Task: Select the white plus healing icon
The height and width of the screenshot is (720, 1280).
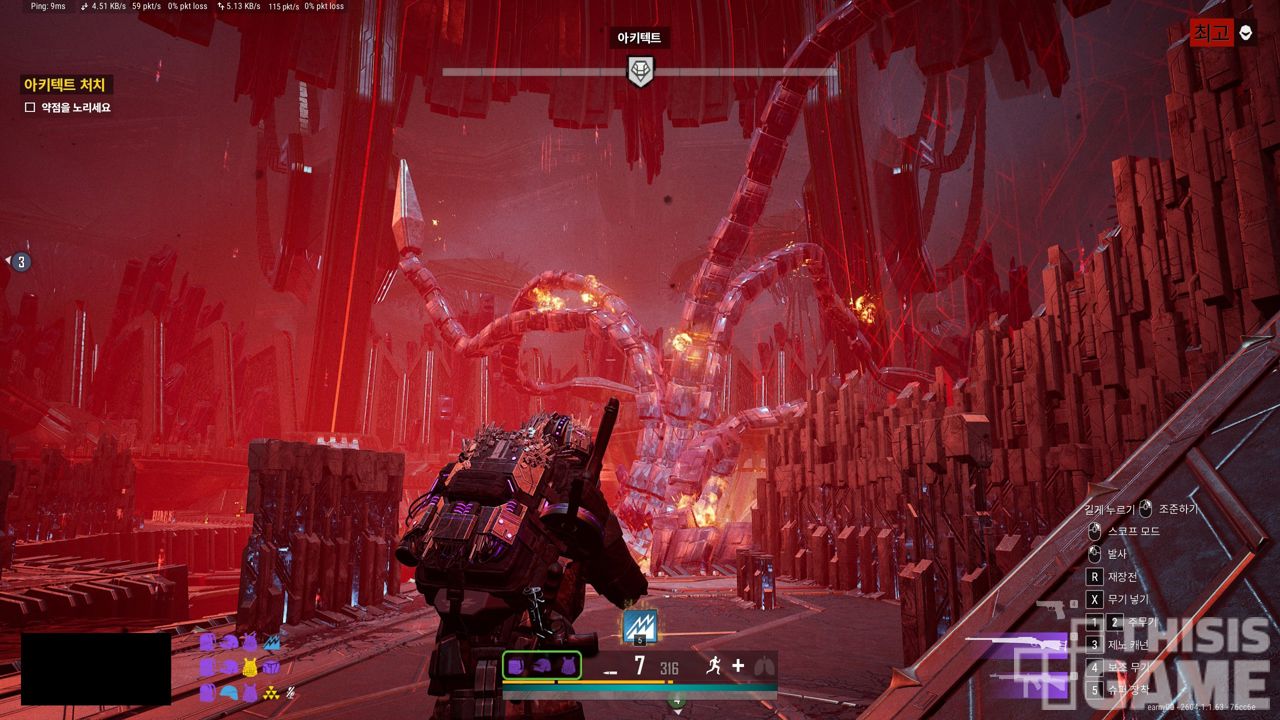Action: 738,666
